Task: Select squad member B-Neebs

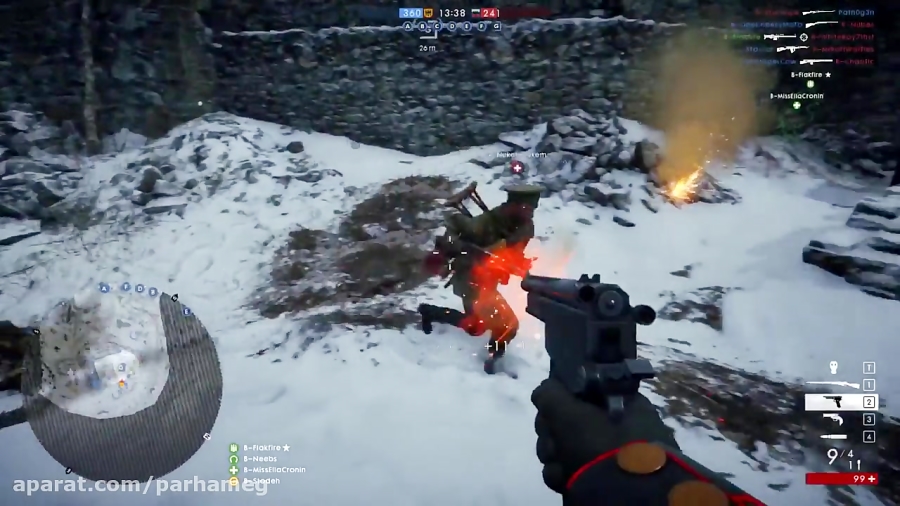Action: pyautogui.click(x=258, y=458)
